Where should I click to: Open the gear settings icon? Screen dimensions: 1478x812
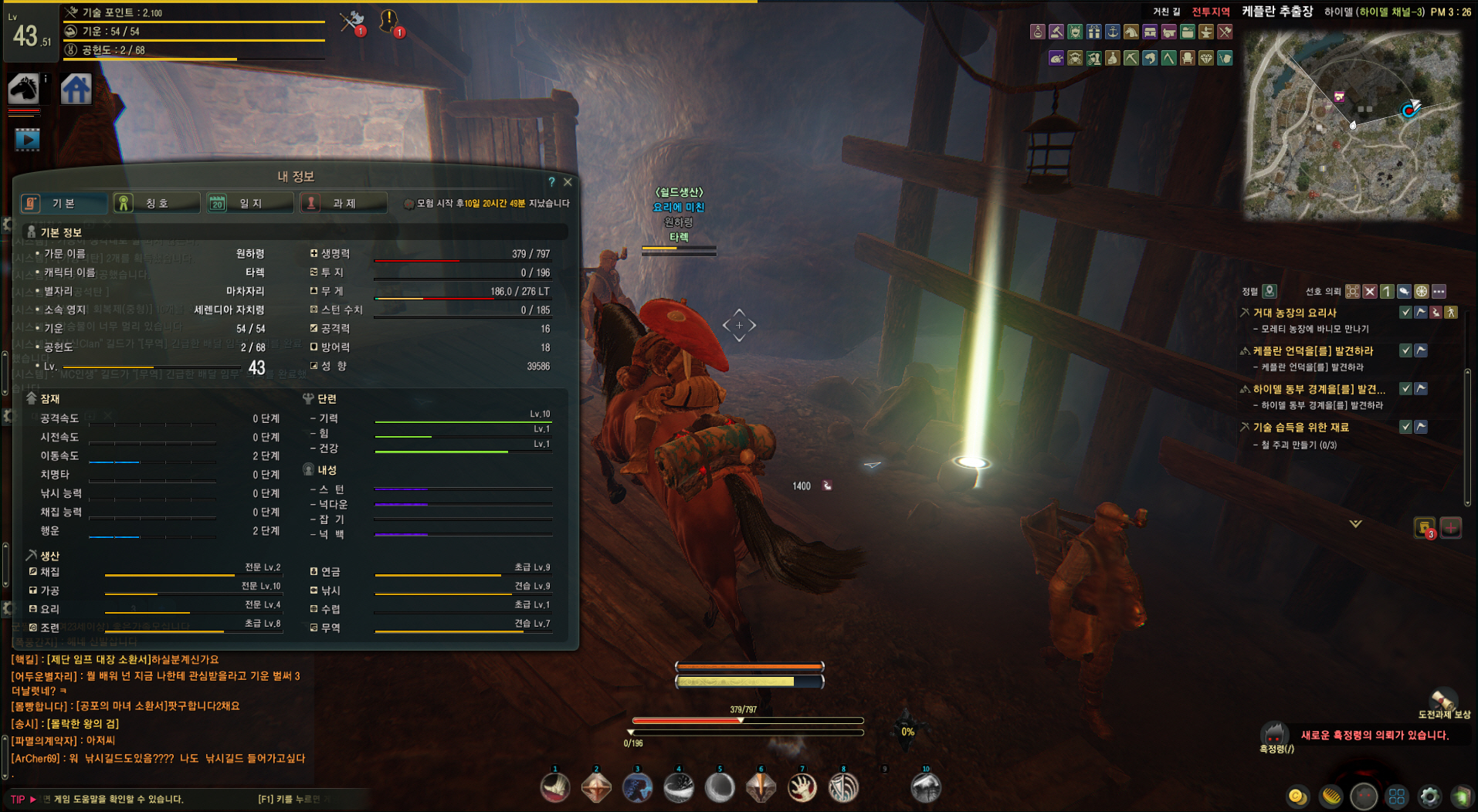(x=1429, y=796)
